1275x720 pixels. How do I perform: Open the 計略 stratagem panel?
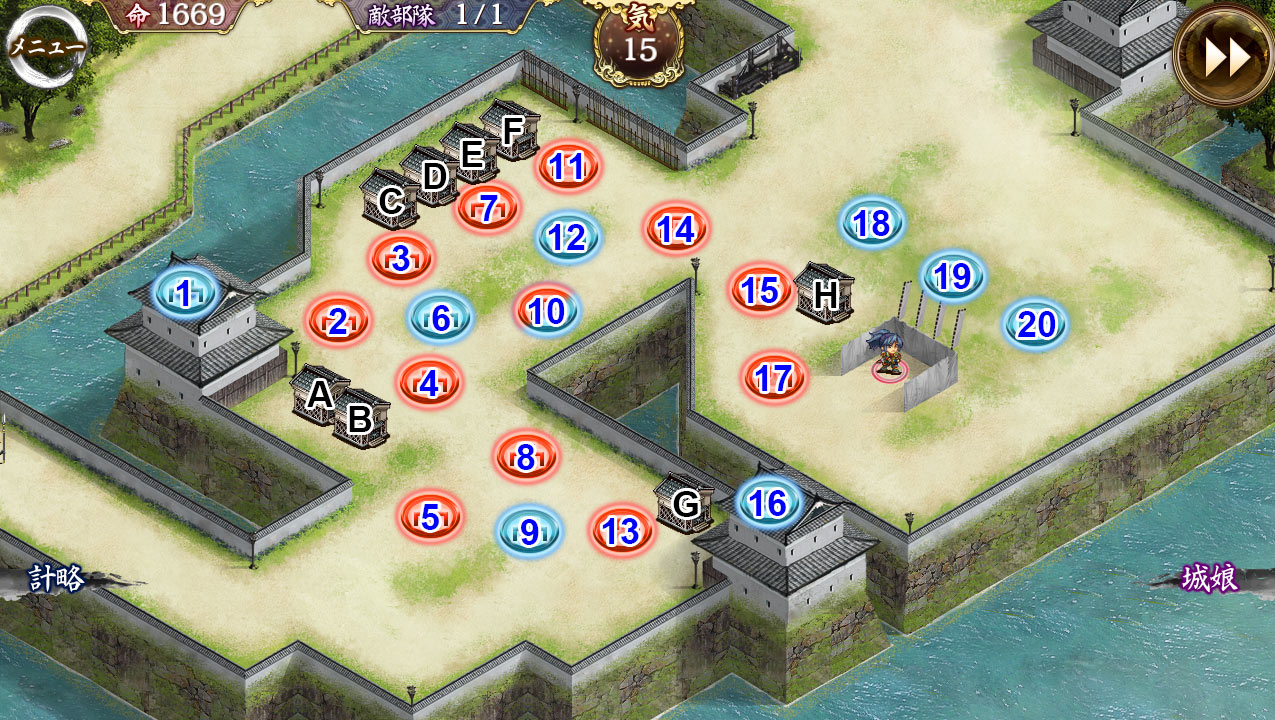[x=56, y=578]
